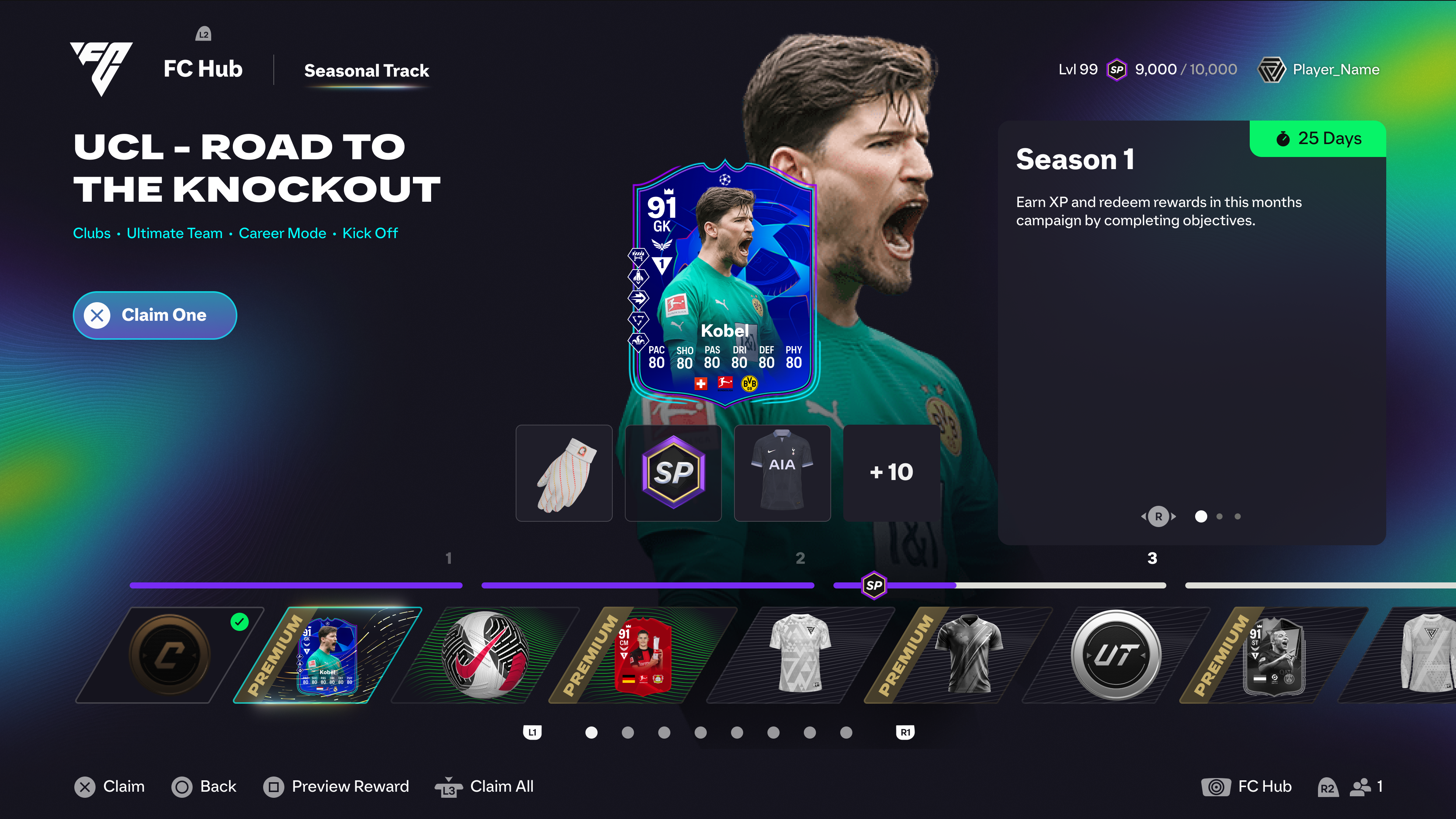Select the AIA kit reward tile

point(782,473)
